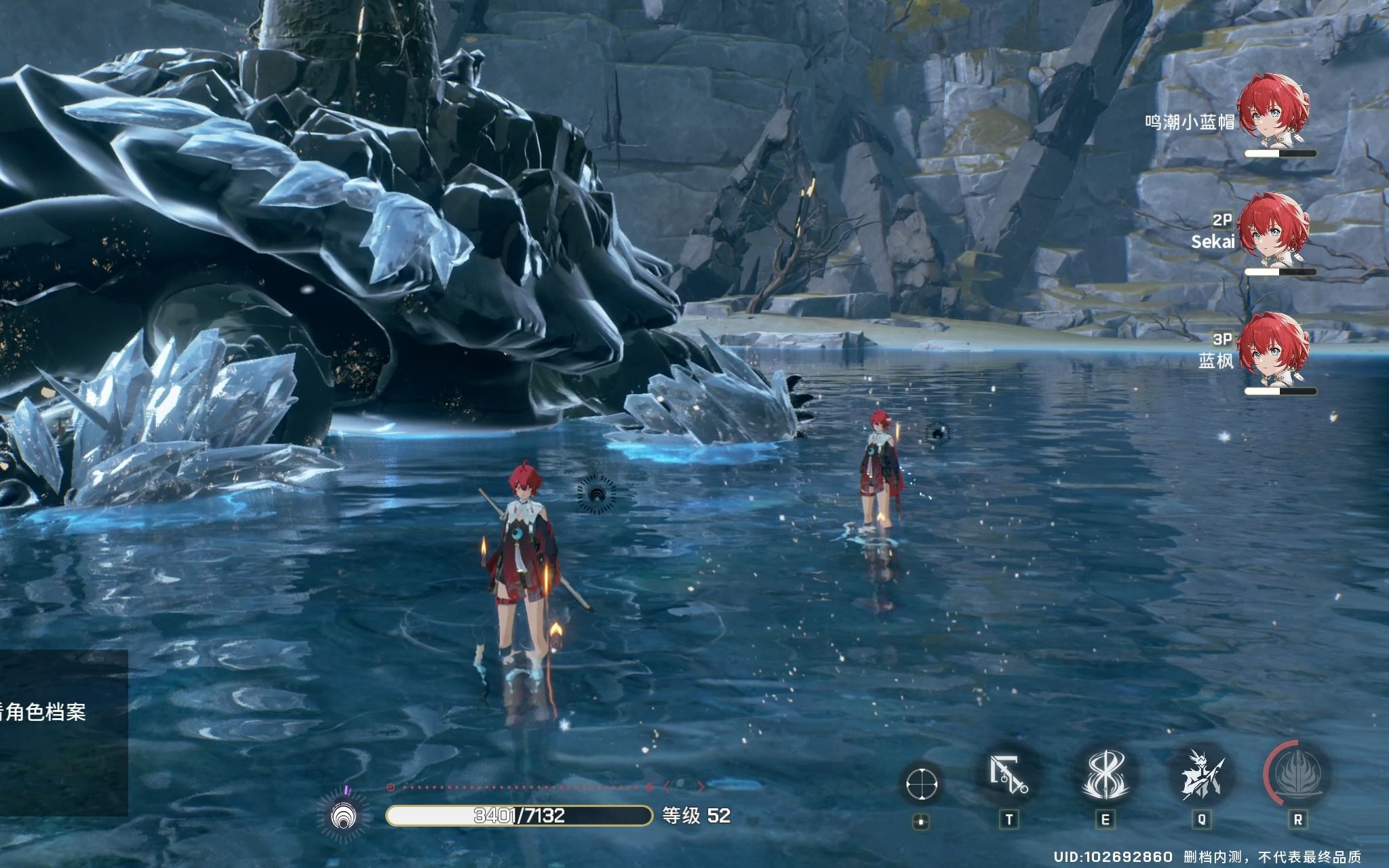
Task: Activate the echo skill icon labeled Q
Action: pyautogui.click(x=1201, y=775)
